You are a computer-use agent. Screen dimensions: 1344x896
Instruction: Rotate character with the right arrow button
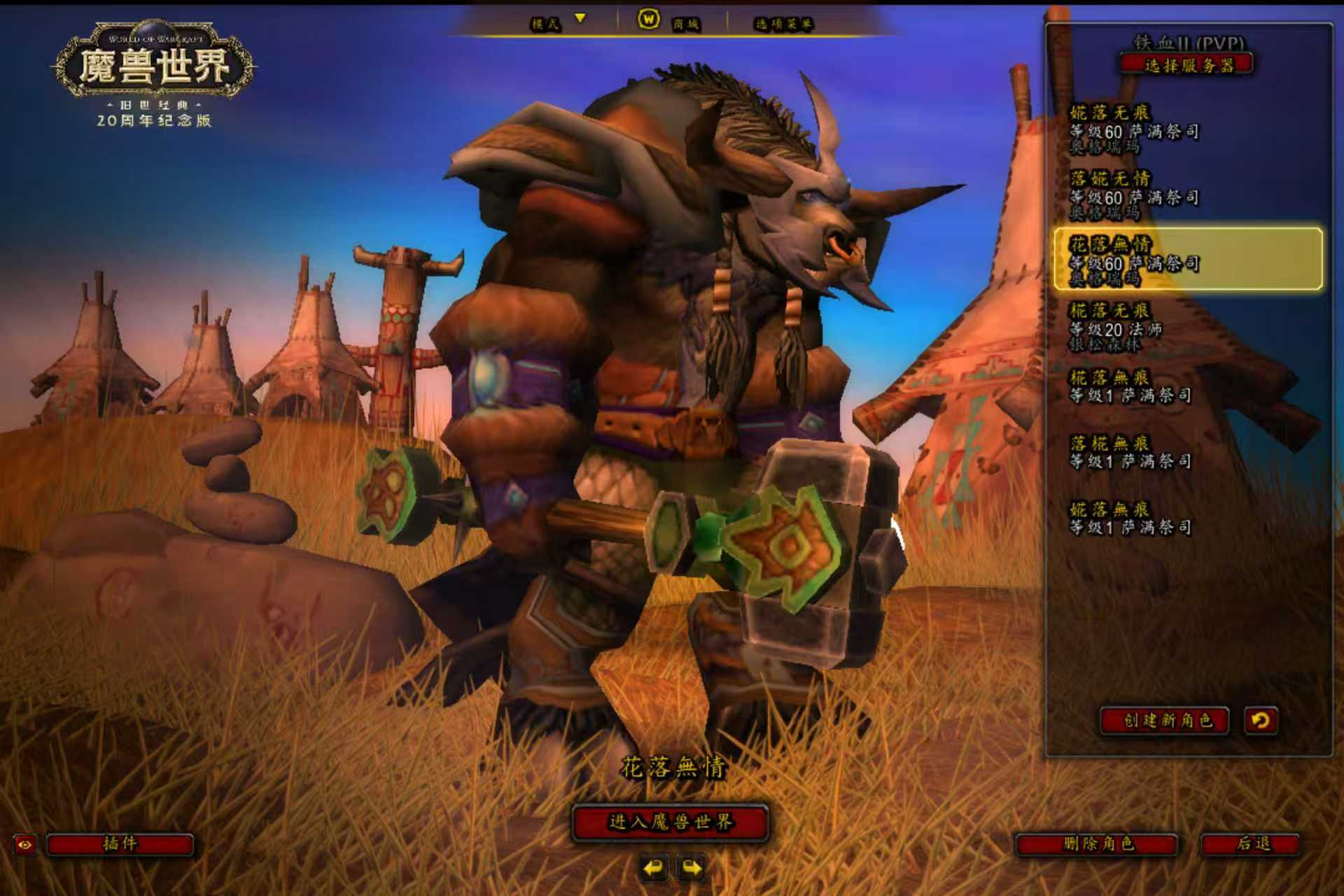(692, 869)
